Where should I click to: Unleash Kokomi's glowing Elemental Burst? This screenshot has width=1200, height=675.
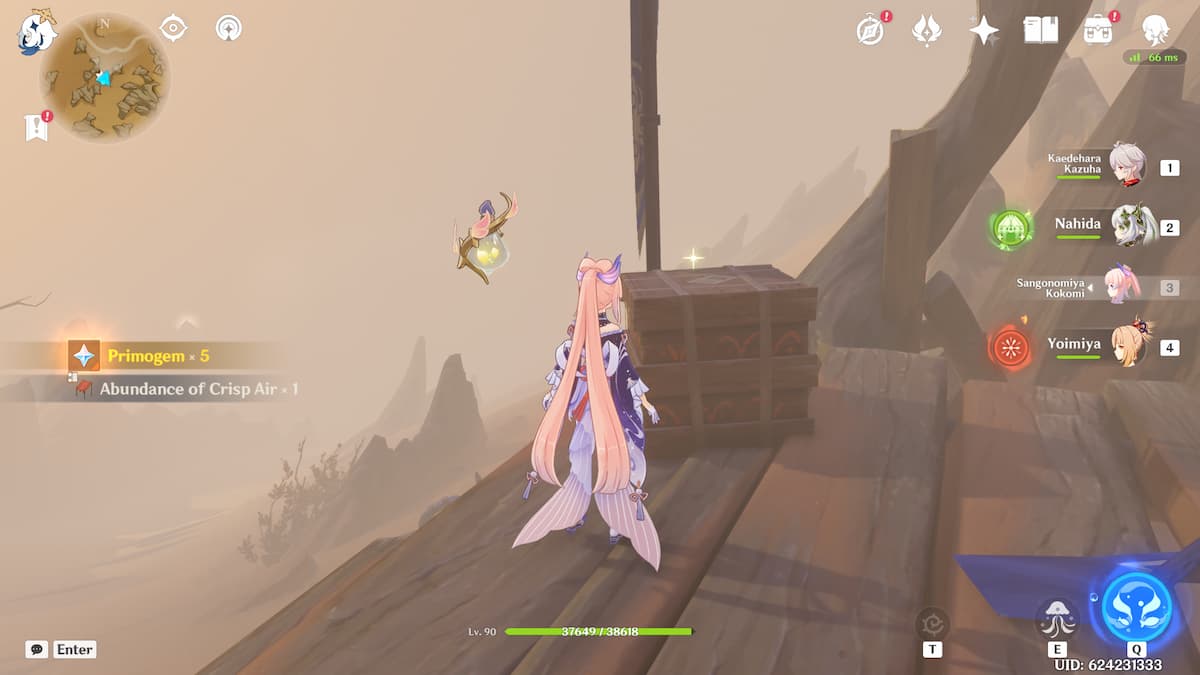1136,605
